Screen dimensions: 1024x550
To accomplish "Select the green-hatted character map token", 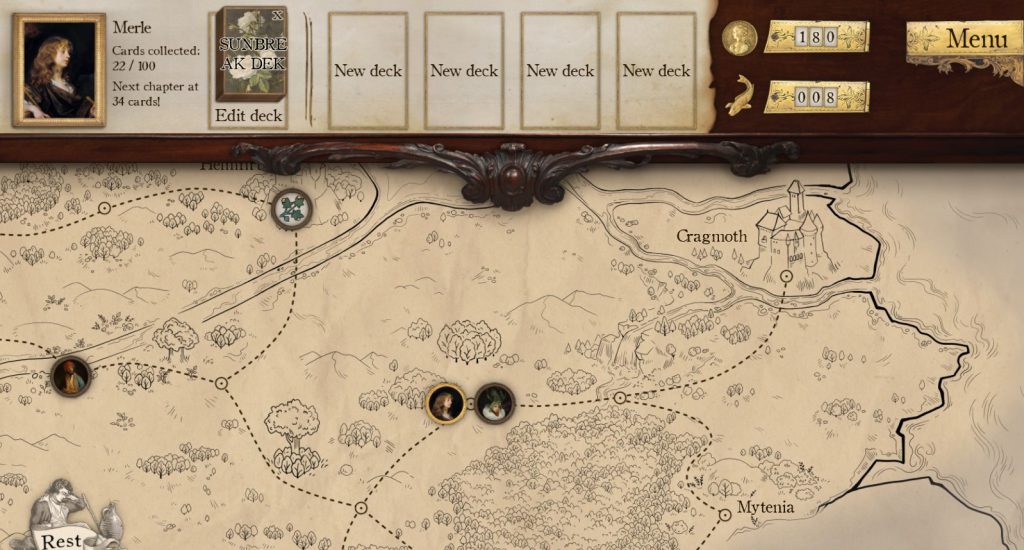I will [x=494, y=404].
